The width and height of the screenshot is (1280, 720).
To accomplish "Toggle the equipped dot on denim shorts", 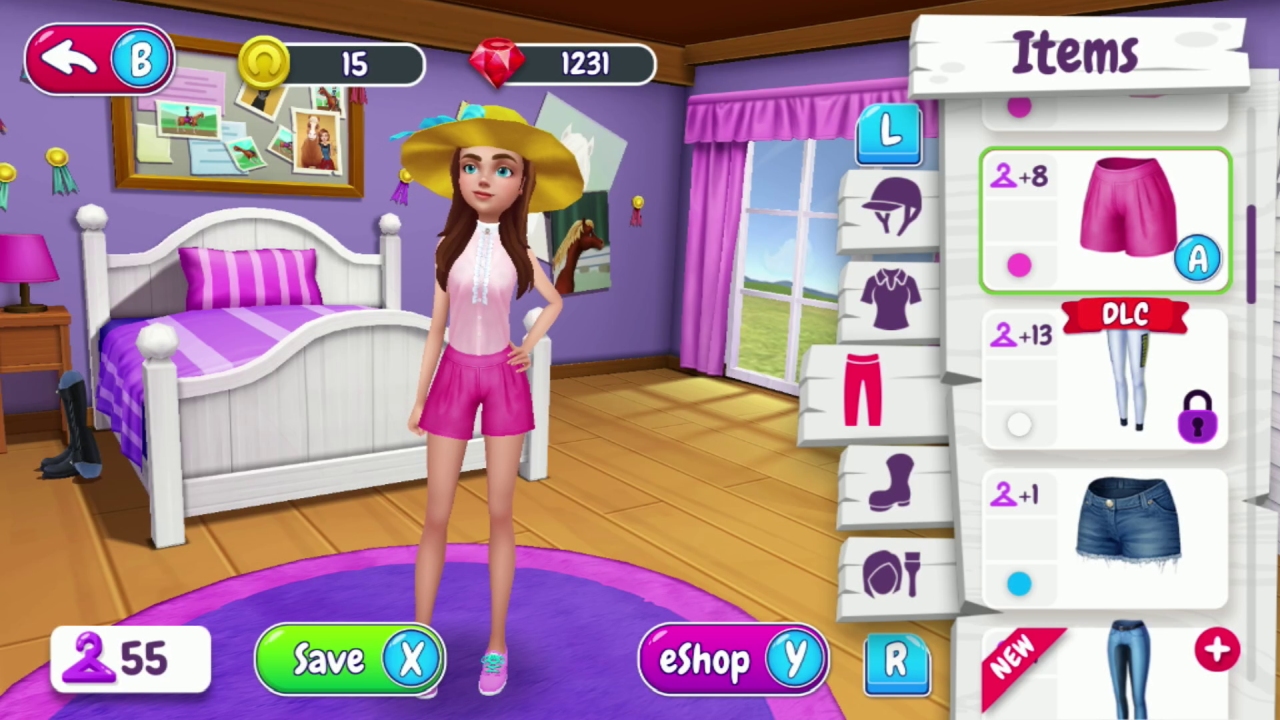I will 1018,583.
